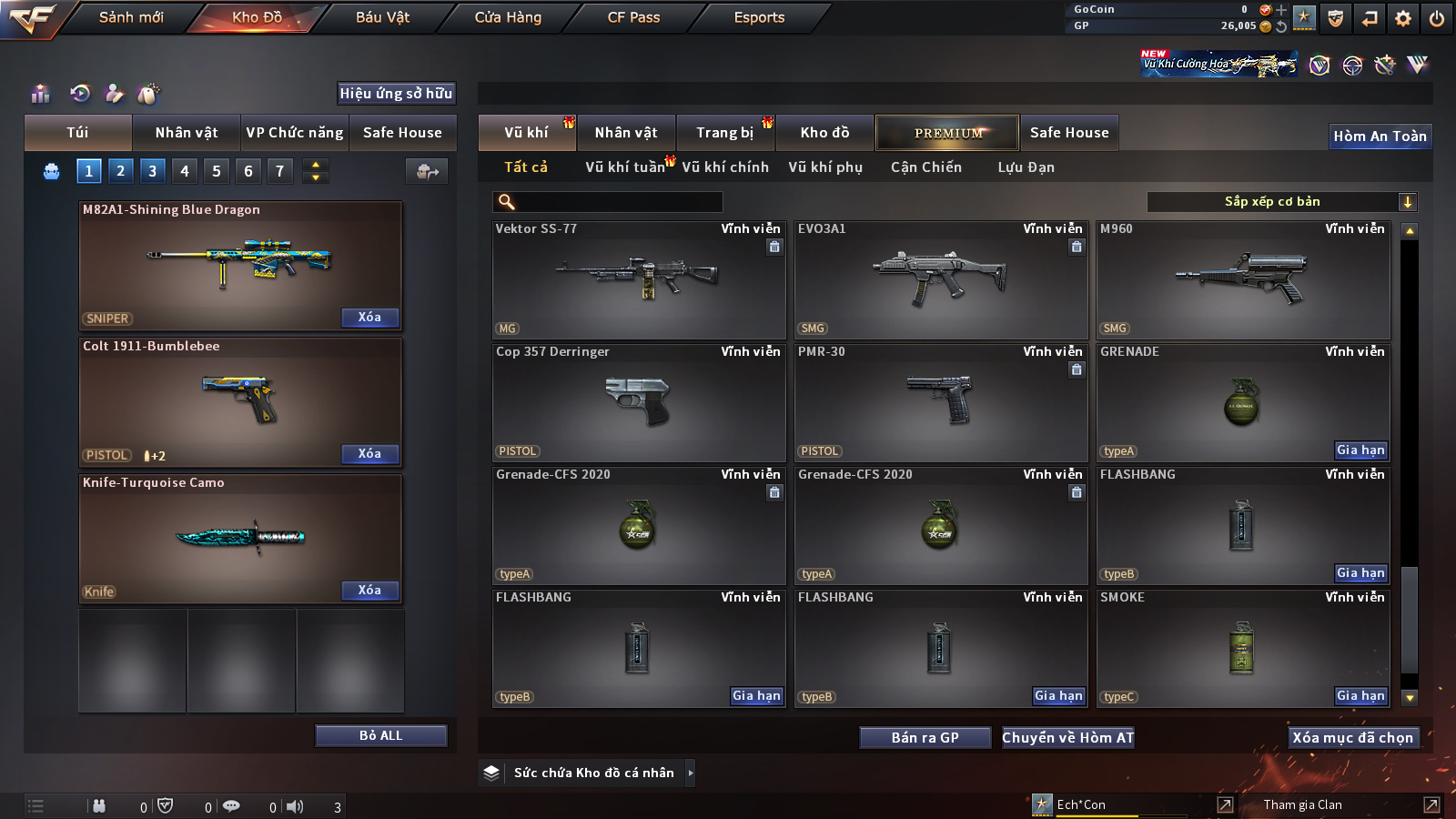Click the Bỏ ALL button

pos(380,735)
